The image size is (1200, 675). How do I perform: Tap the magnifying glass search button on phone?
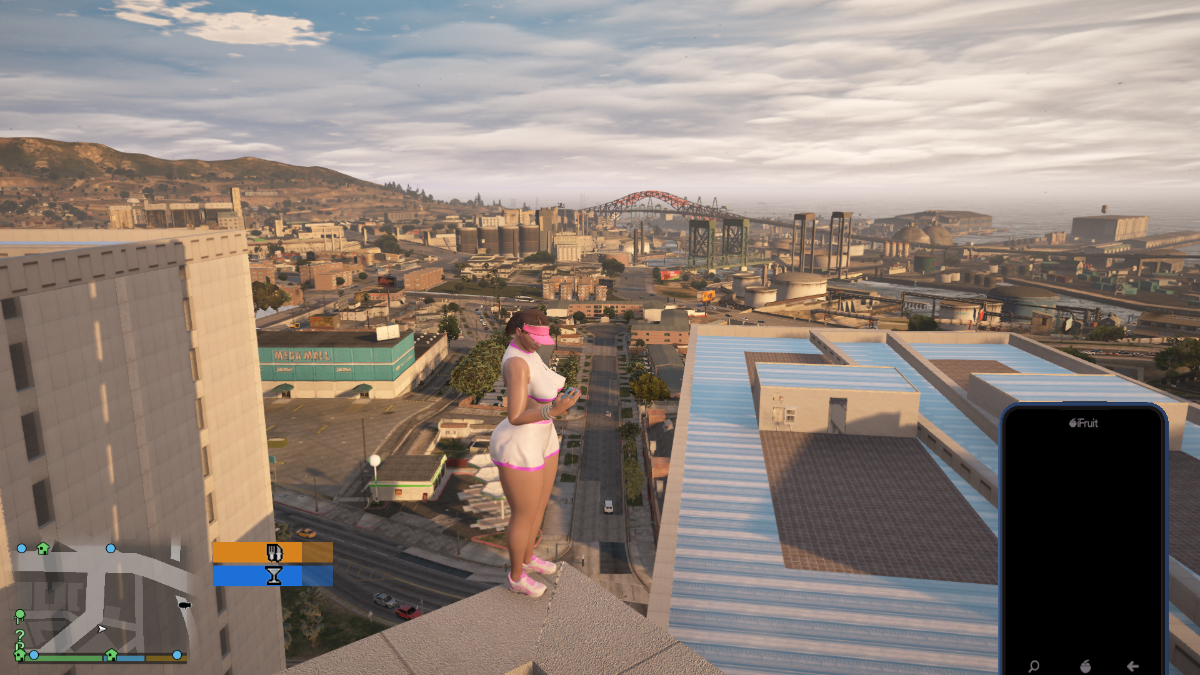tap(1033, 666)
